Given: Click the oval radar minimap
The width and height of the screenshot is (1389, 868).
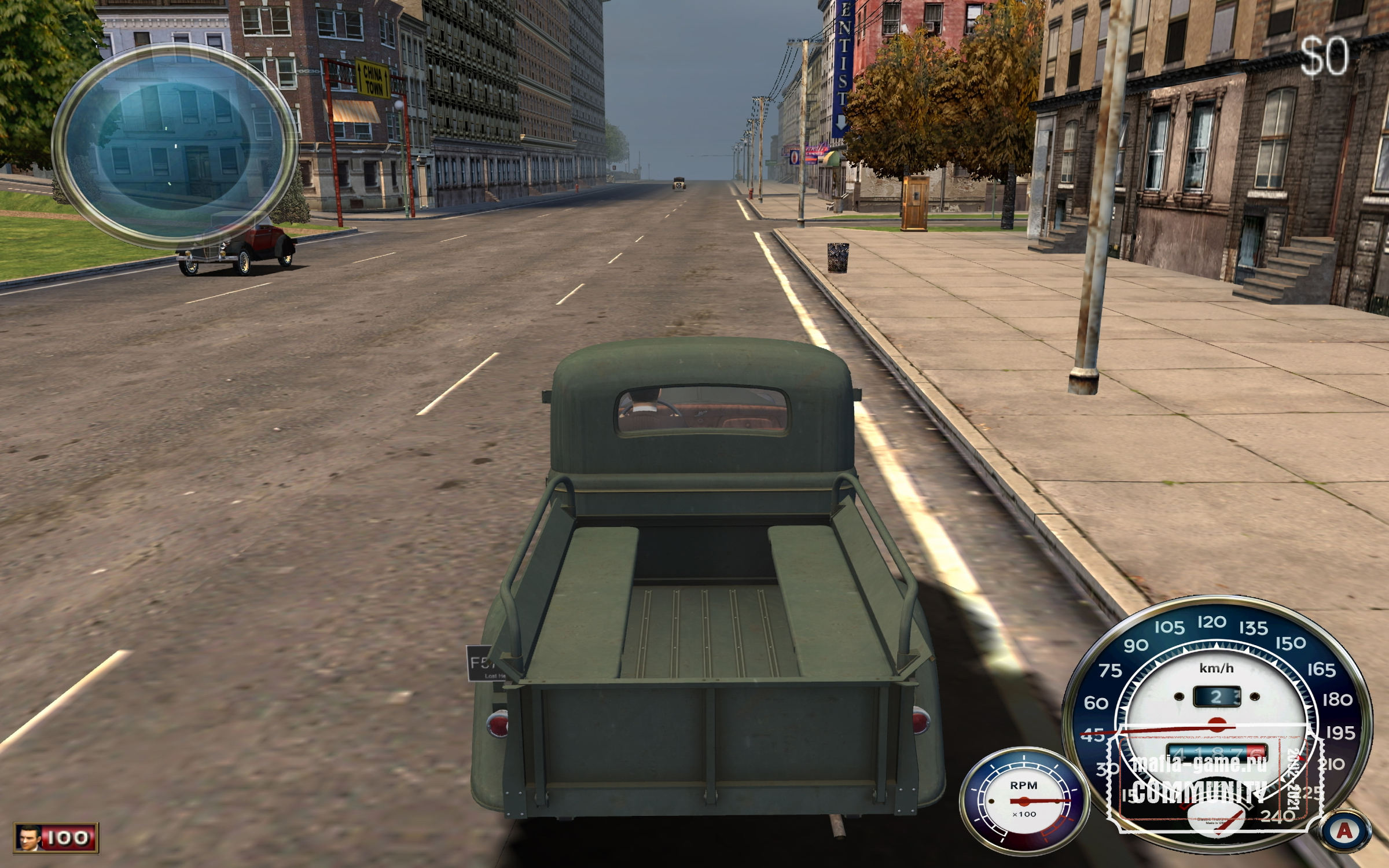Looking at the screenshot, I should tap(174, 145).
